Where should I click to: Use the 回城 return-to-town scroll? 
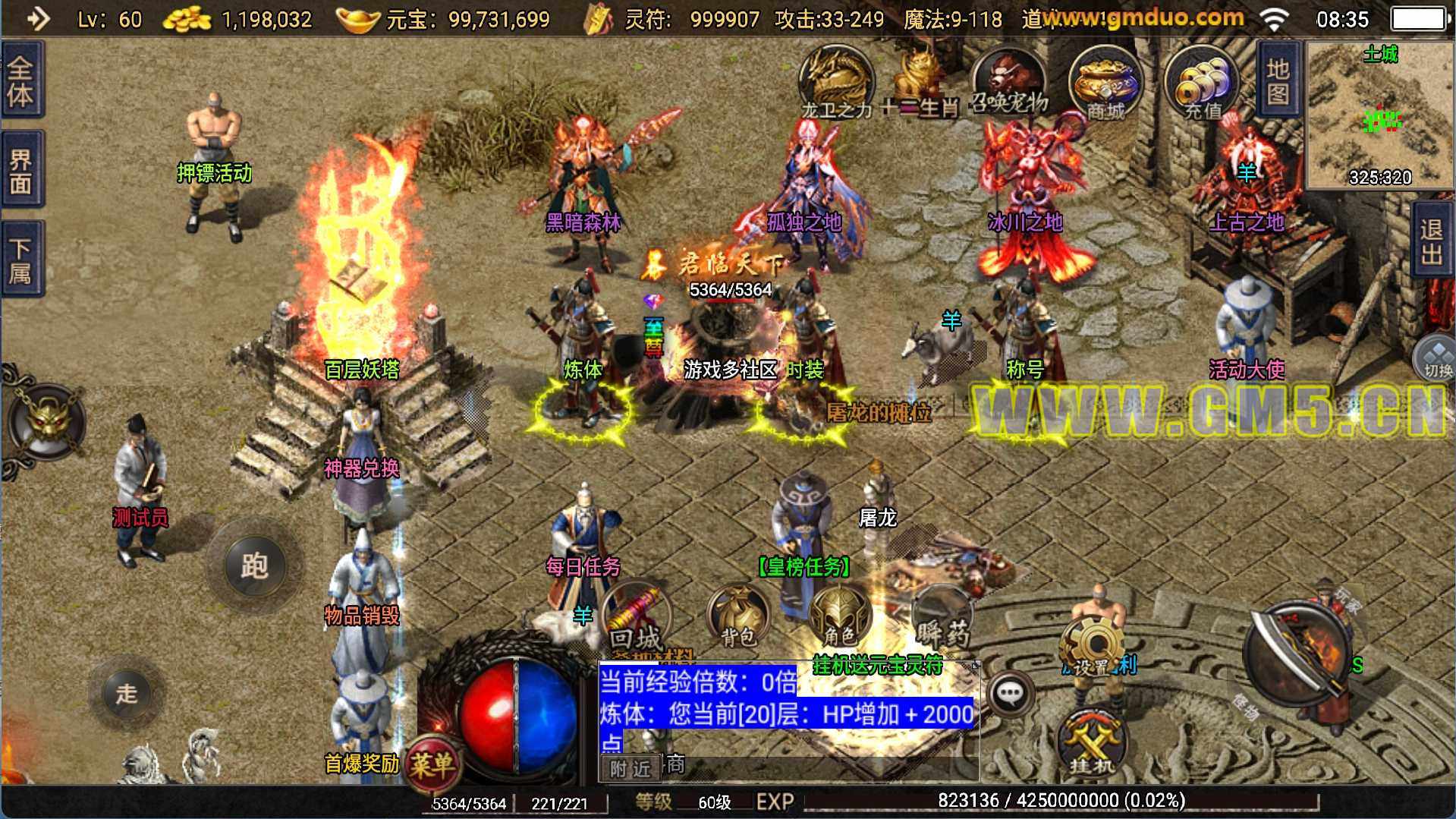click(x=636, y=619)
